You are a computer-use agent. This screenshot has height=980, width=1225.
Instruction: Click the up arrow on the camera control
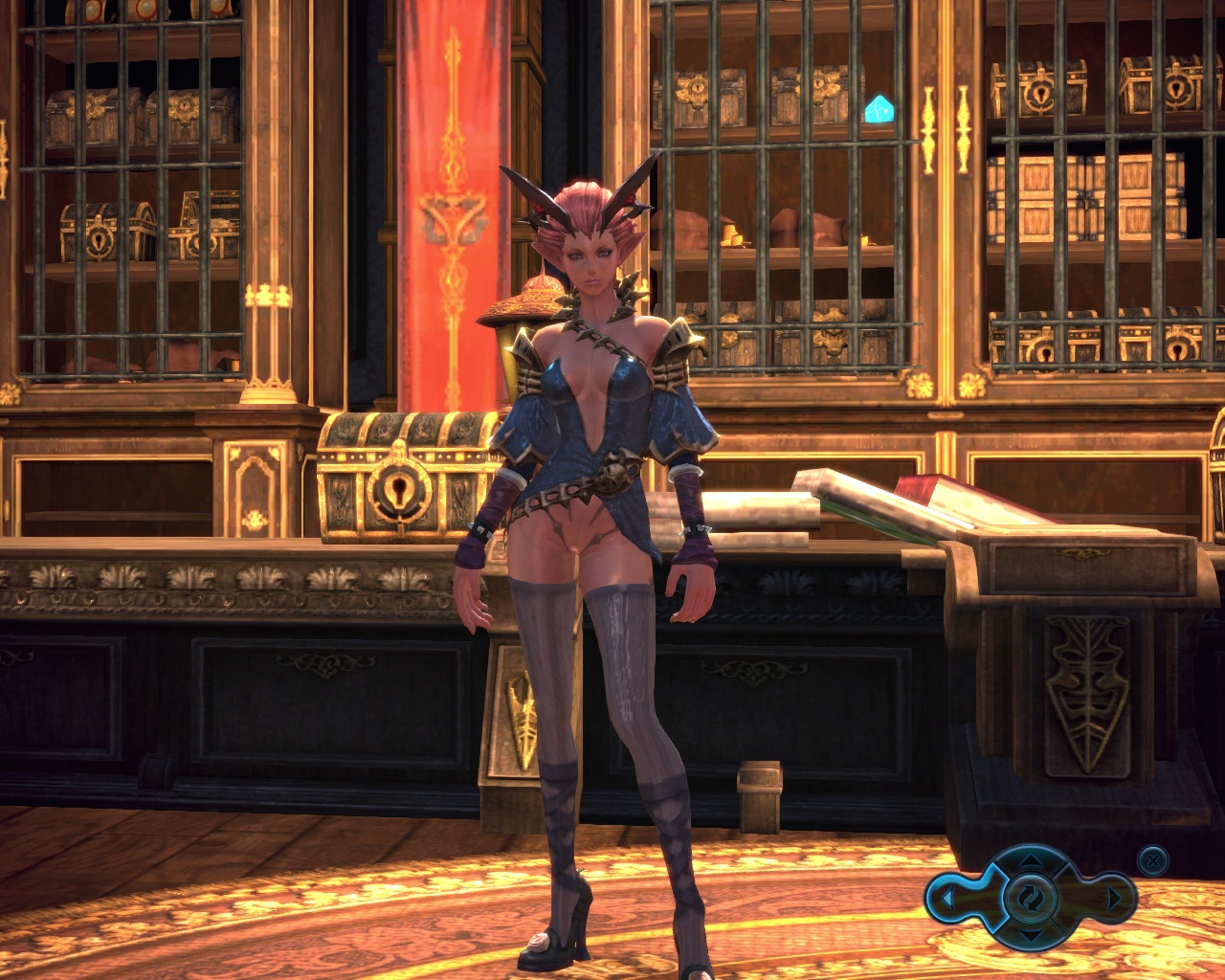1029,861
